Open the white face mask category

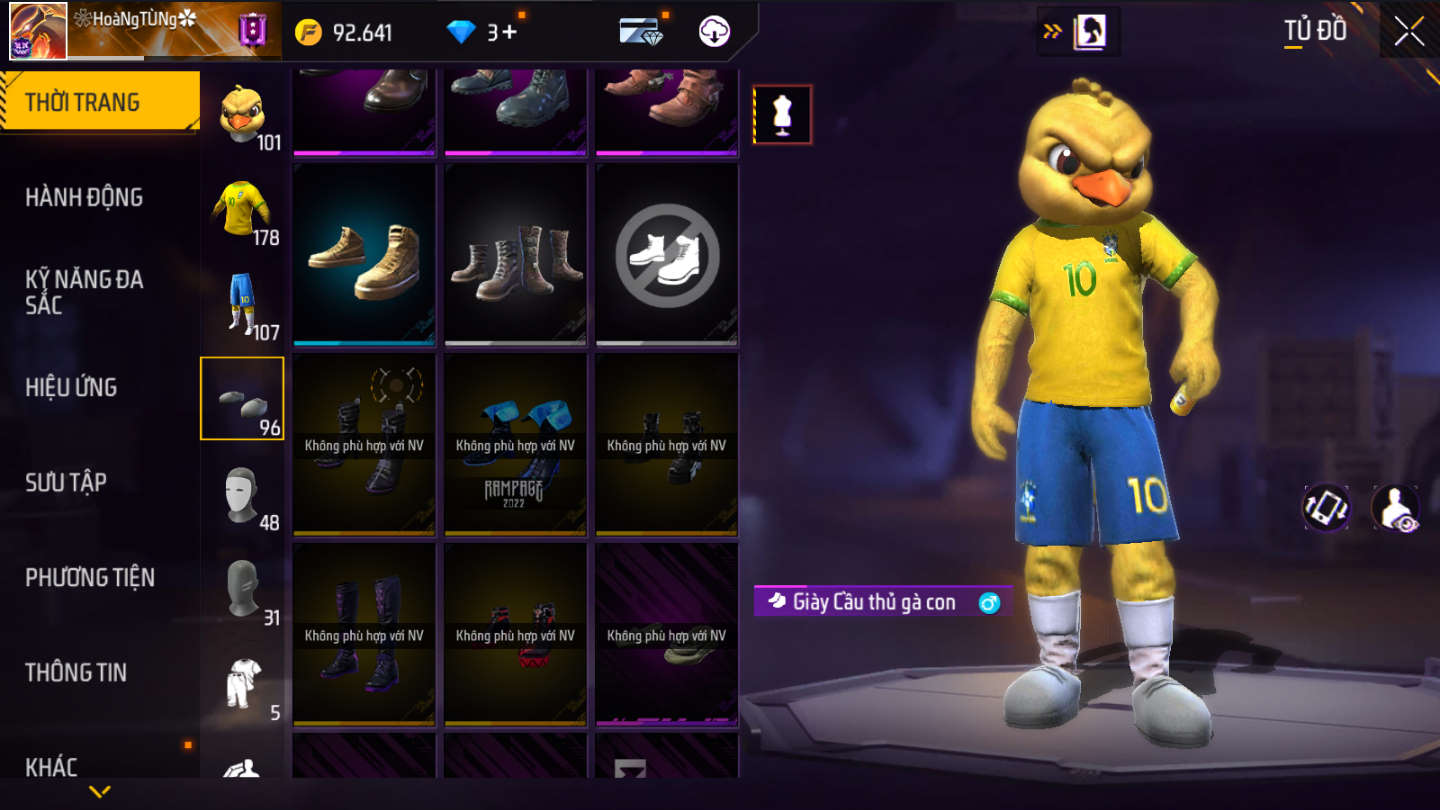point(242,494)
